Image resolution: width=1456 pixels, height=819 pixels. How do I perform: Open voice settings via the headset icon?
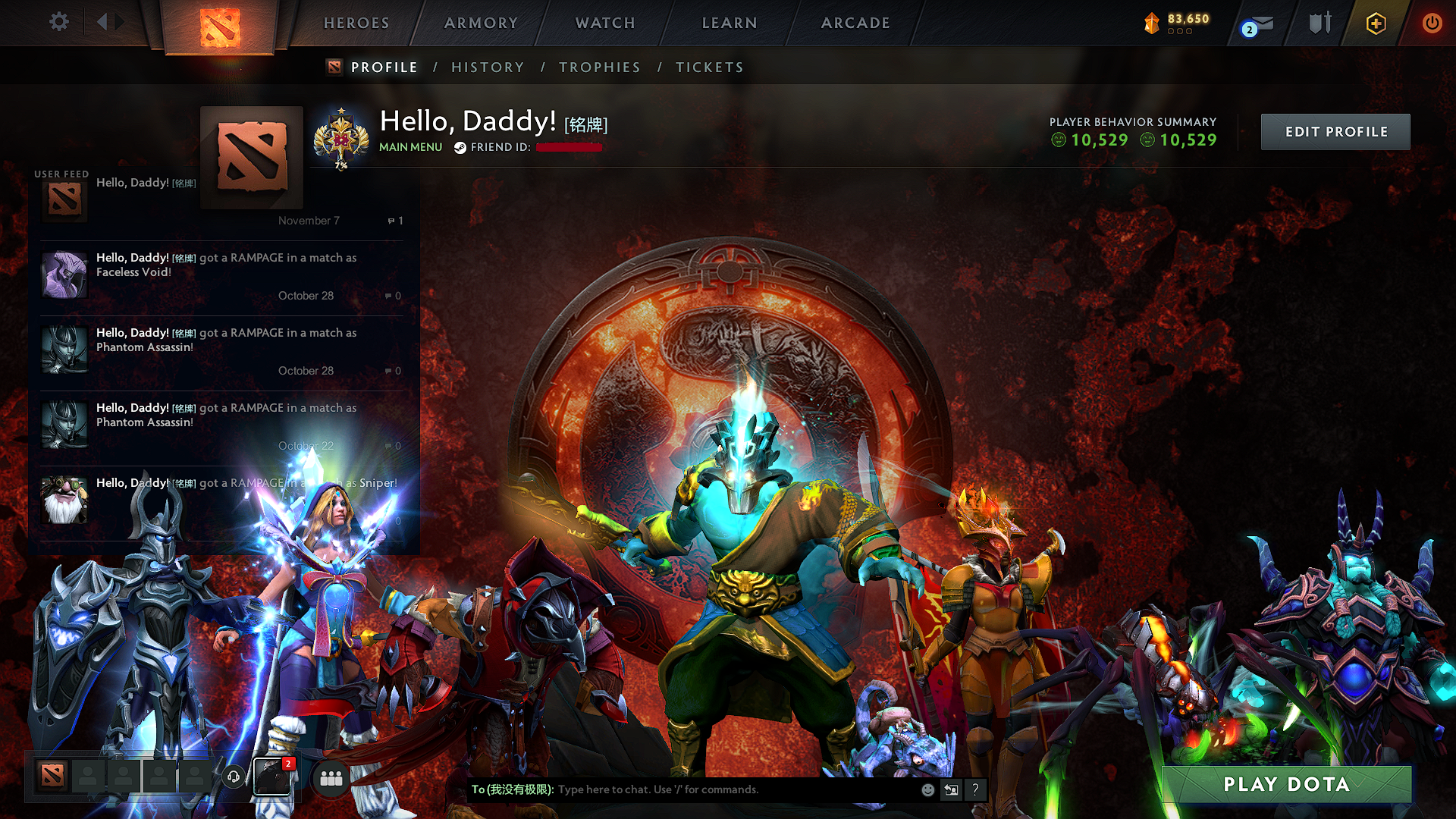click(234, 777)
